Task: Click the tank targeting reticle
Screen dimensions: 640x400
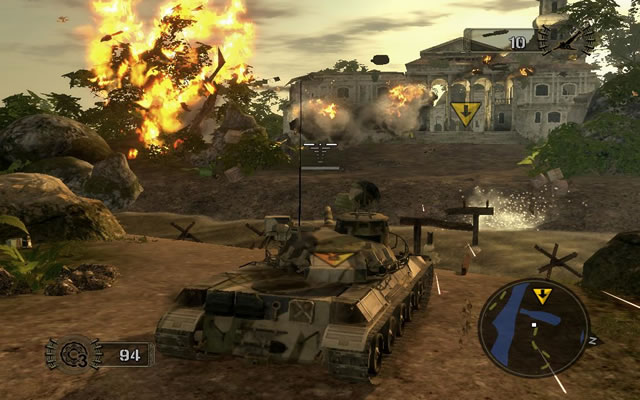Action: pyautogui.click(x=320, y=152)
